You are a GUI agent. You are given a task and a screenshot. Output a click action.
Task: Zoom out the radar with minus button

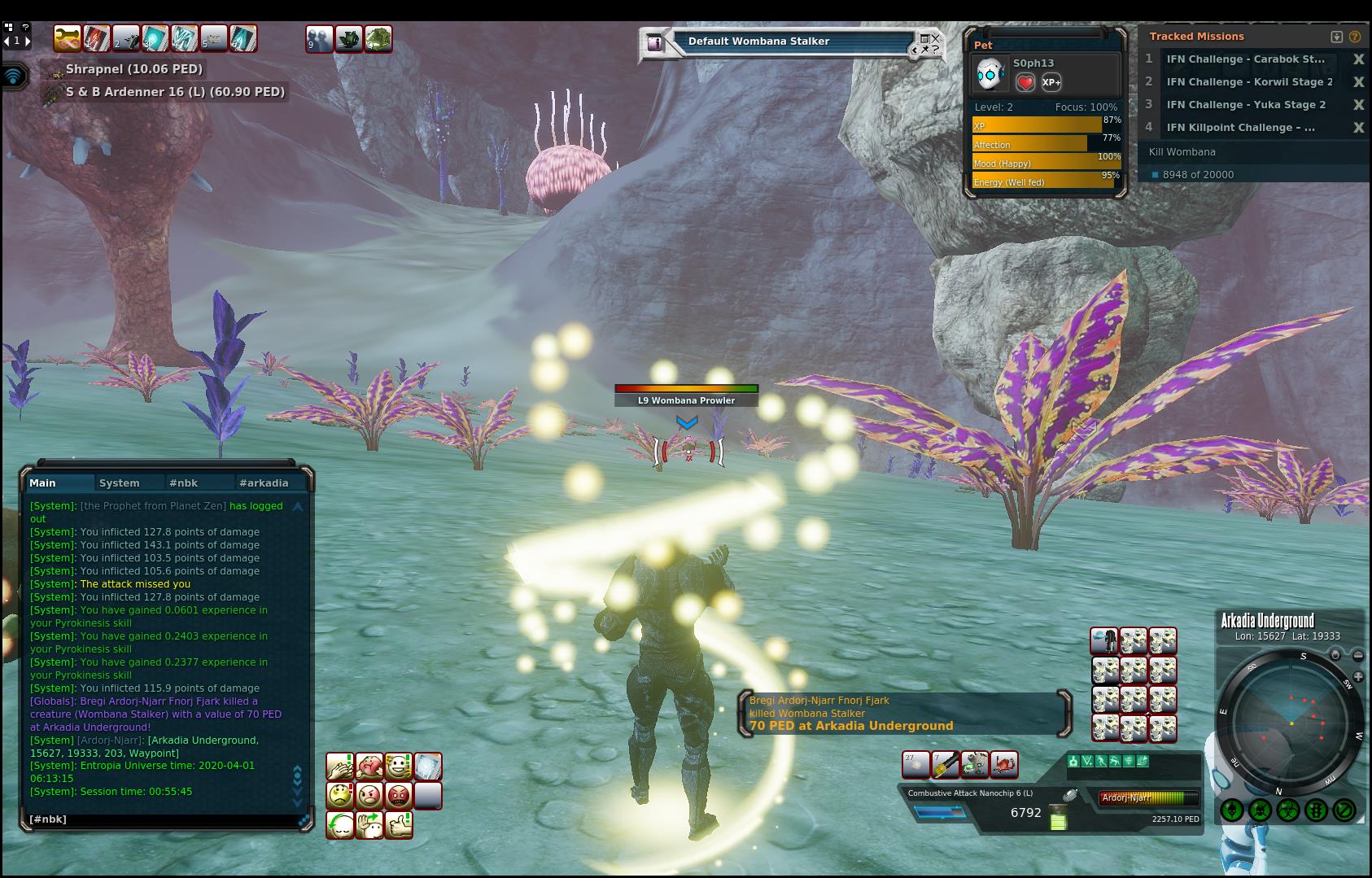click(1358, 655)
